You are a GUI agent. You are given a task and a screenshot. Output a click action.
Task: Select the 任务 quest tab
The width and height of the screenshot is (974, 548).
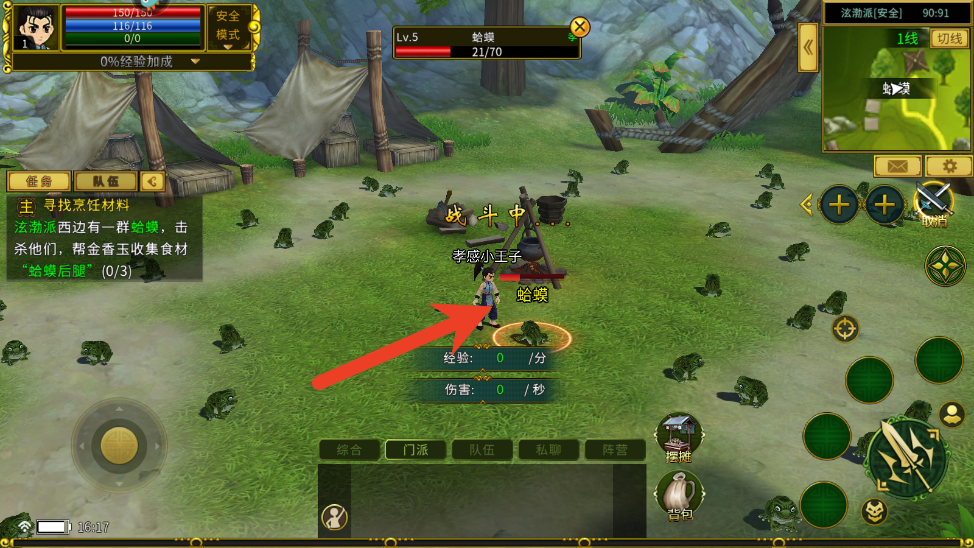[x=39, y=181]
